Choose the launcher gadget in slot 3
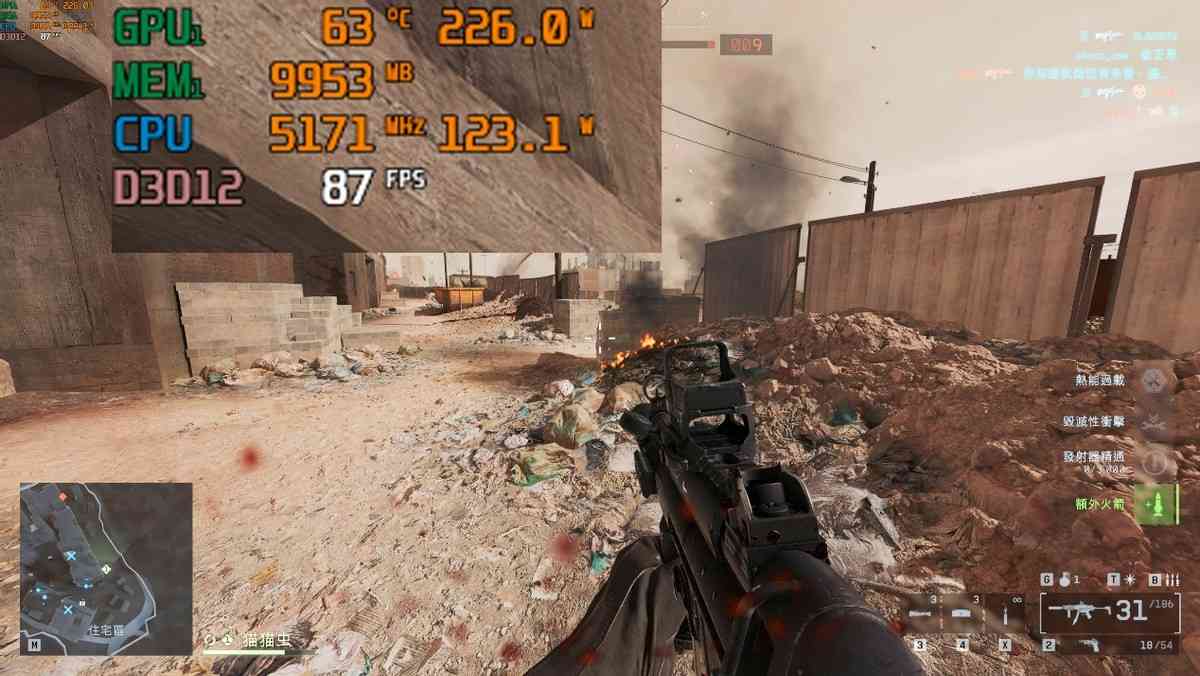This screenshot has width=1200, height=676. pyautogui.click(x=921, y=613)
